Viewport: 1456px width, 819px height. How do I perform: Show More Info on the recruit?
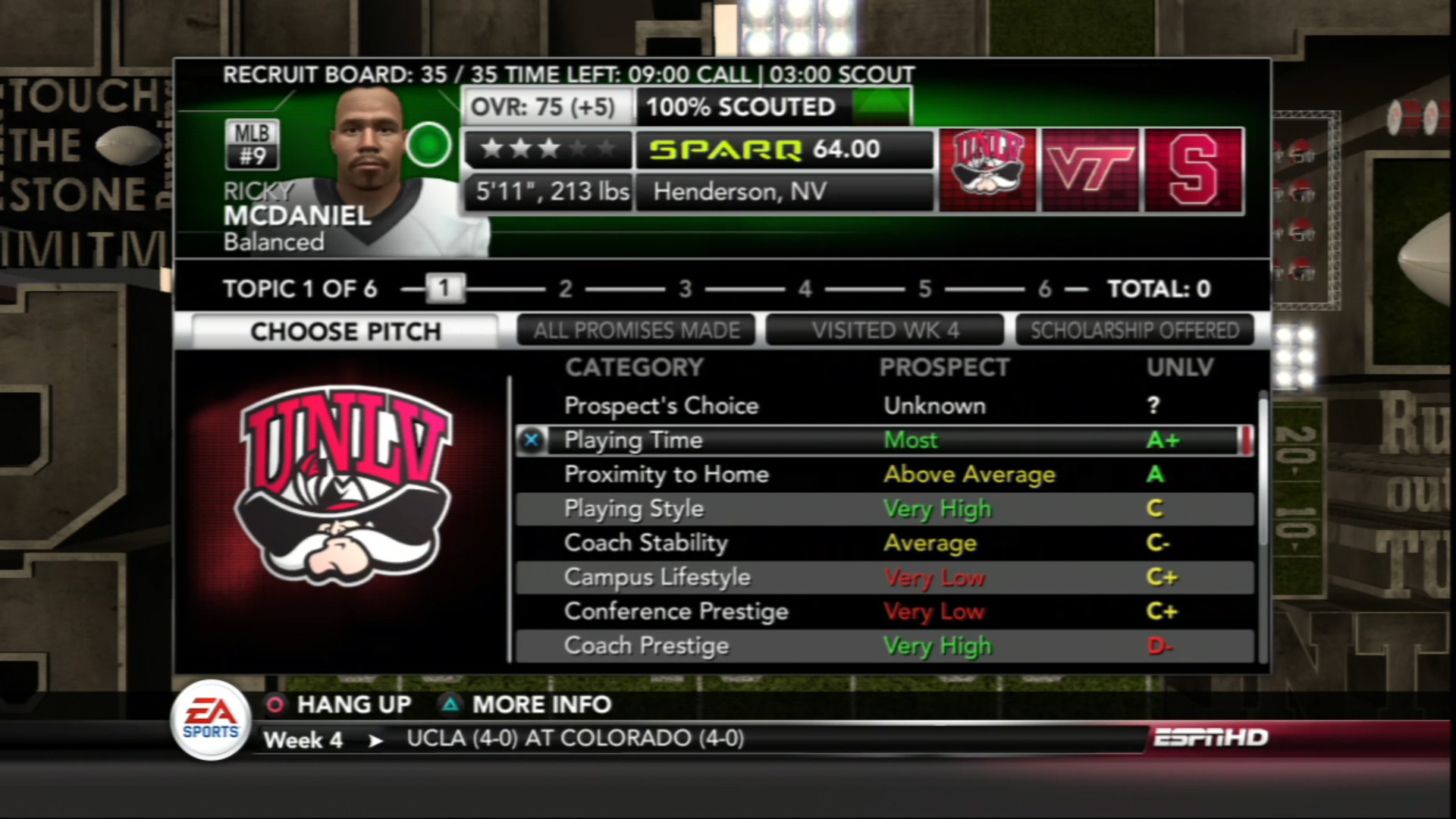tap(526, 704)
